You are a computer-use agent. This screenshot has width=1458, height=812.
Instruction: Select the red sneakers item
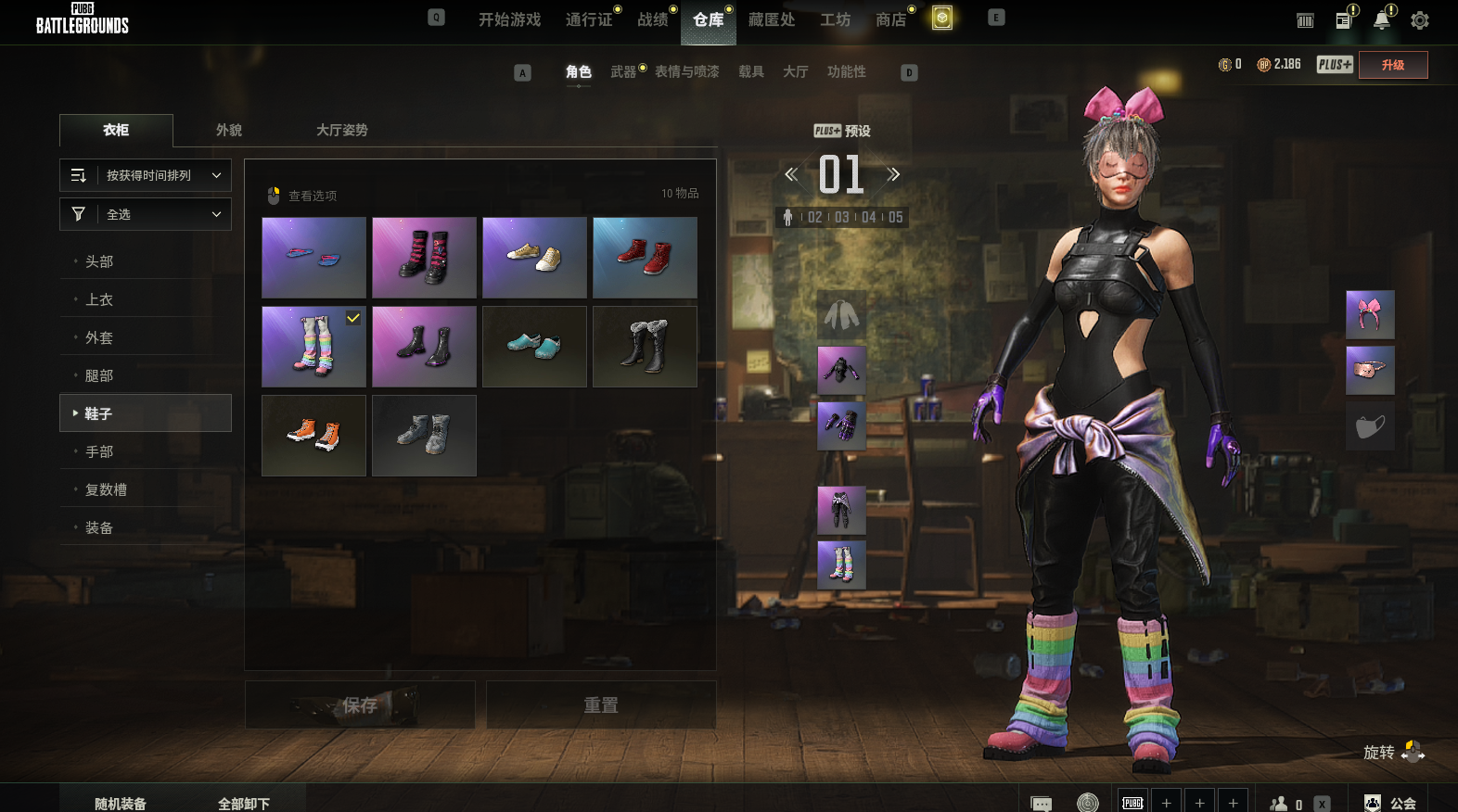coord(645,258)
